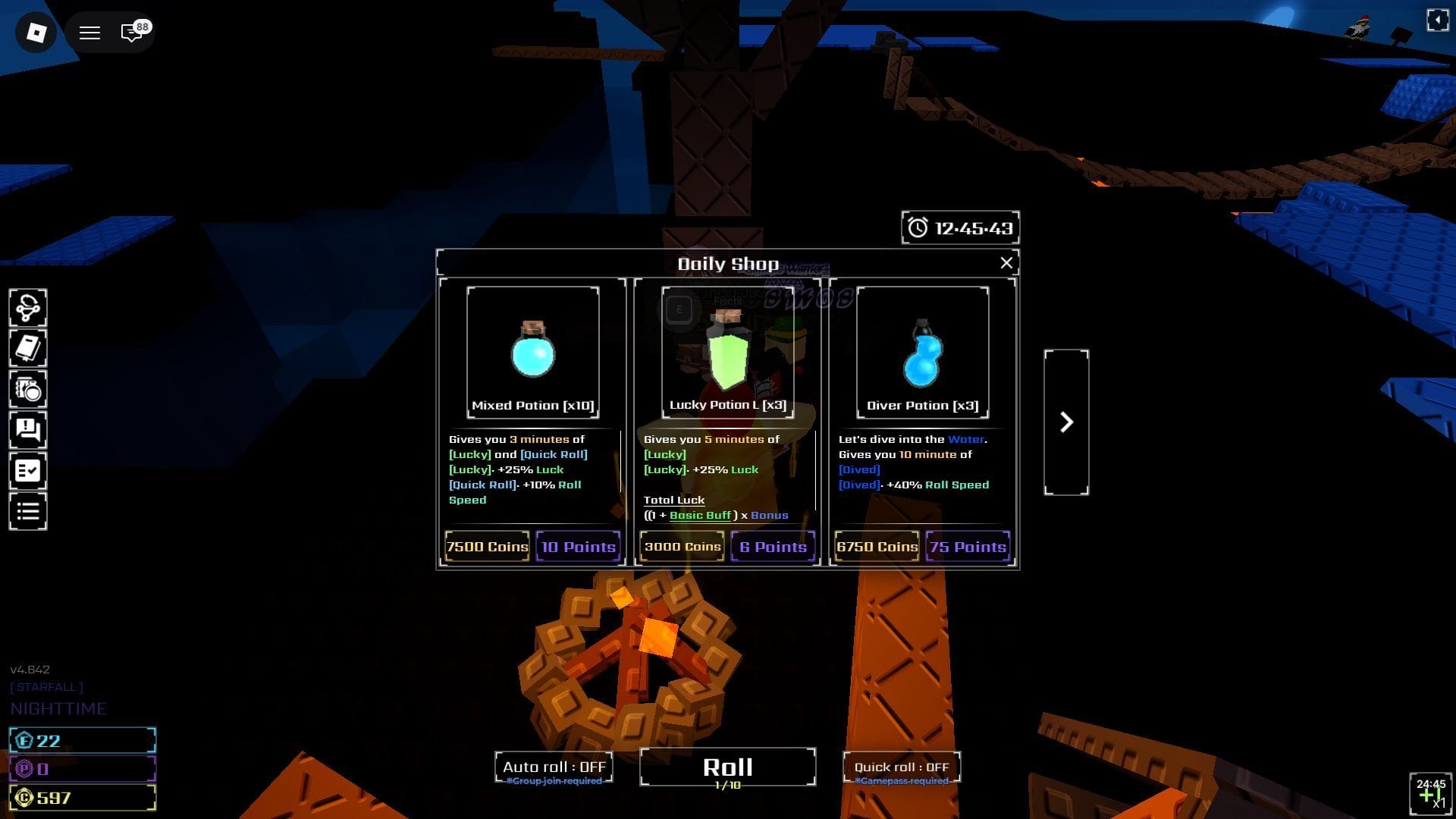Open the checklist quests icon
This screenshot has width=1456, height=819.
pyautogui.click(x=28, y=471)
